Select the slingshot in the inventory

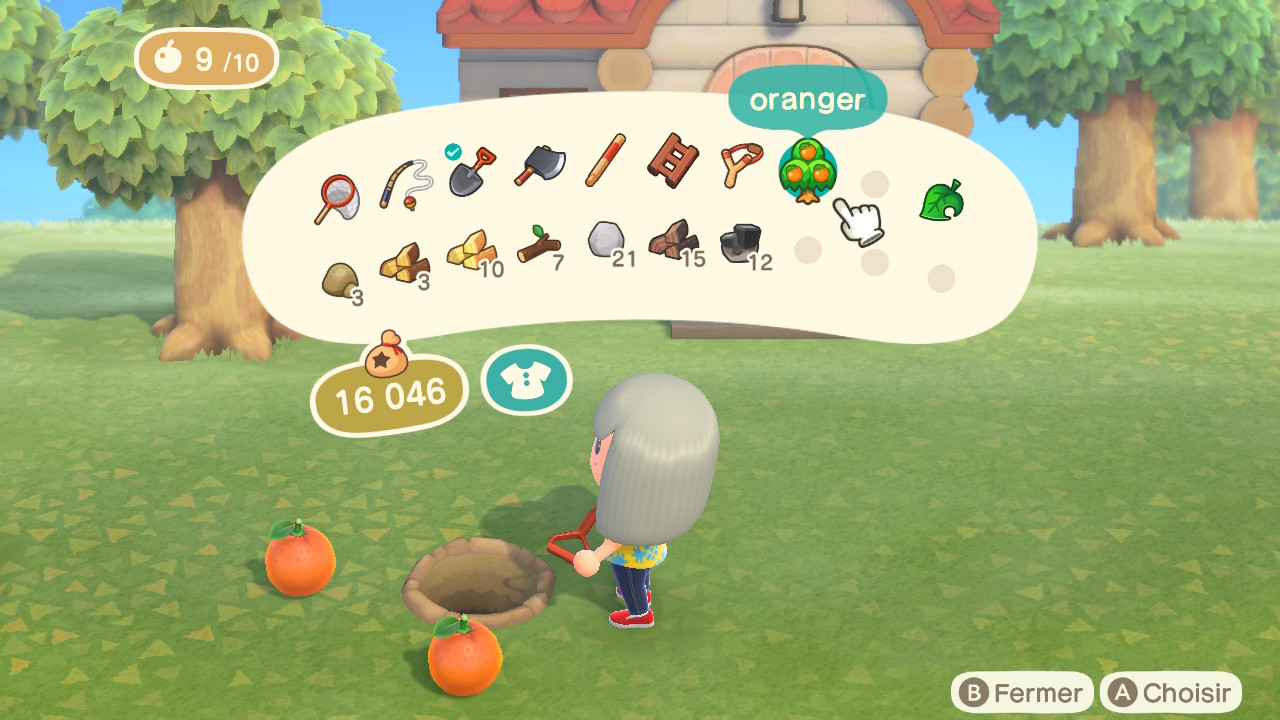[x=741, y=164]
